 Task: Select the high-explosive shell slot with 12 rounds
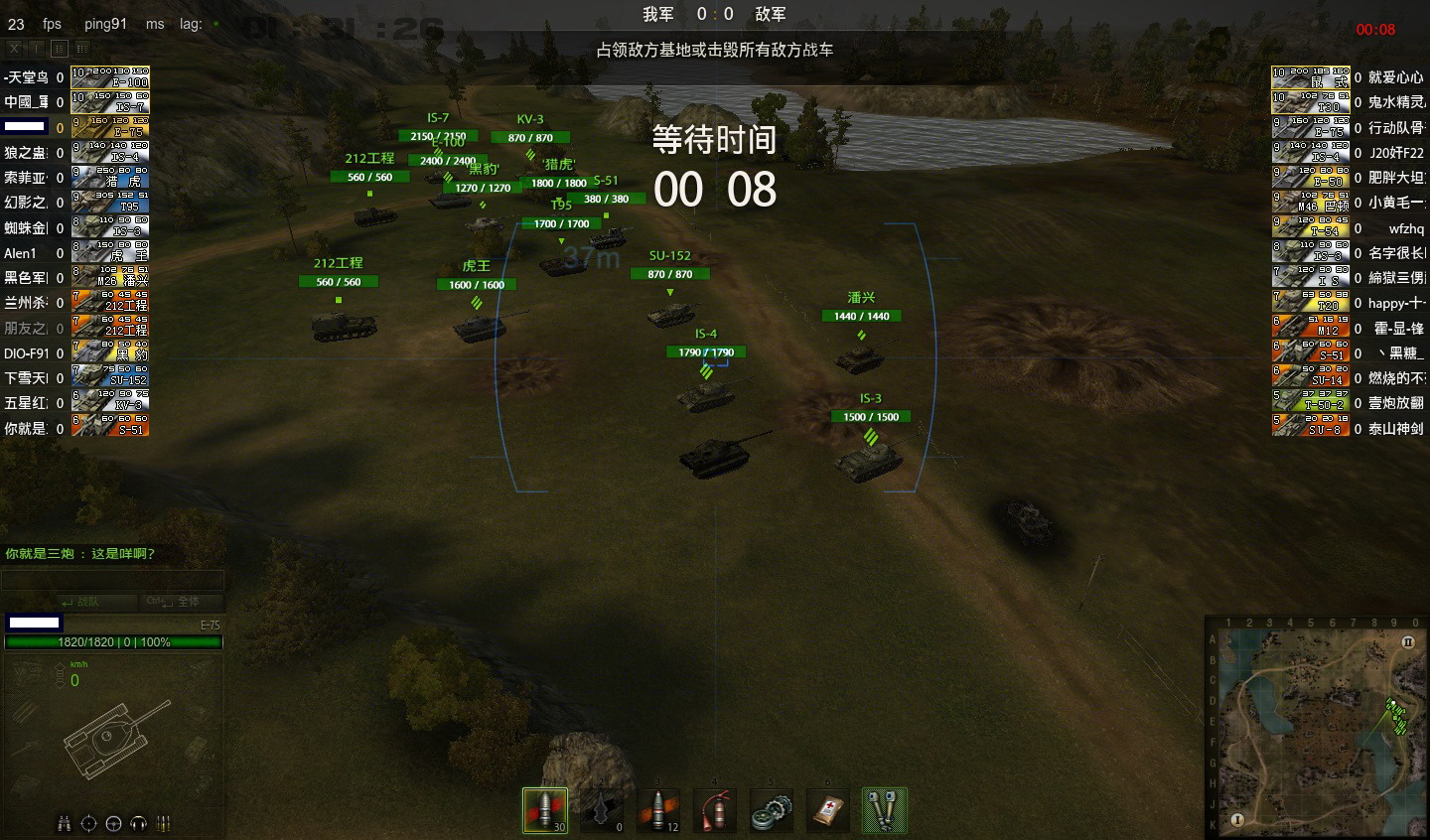pyautogui.click(x=658, y=809)
